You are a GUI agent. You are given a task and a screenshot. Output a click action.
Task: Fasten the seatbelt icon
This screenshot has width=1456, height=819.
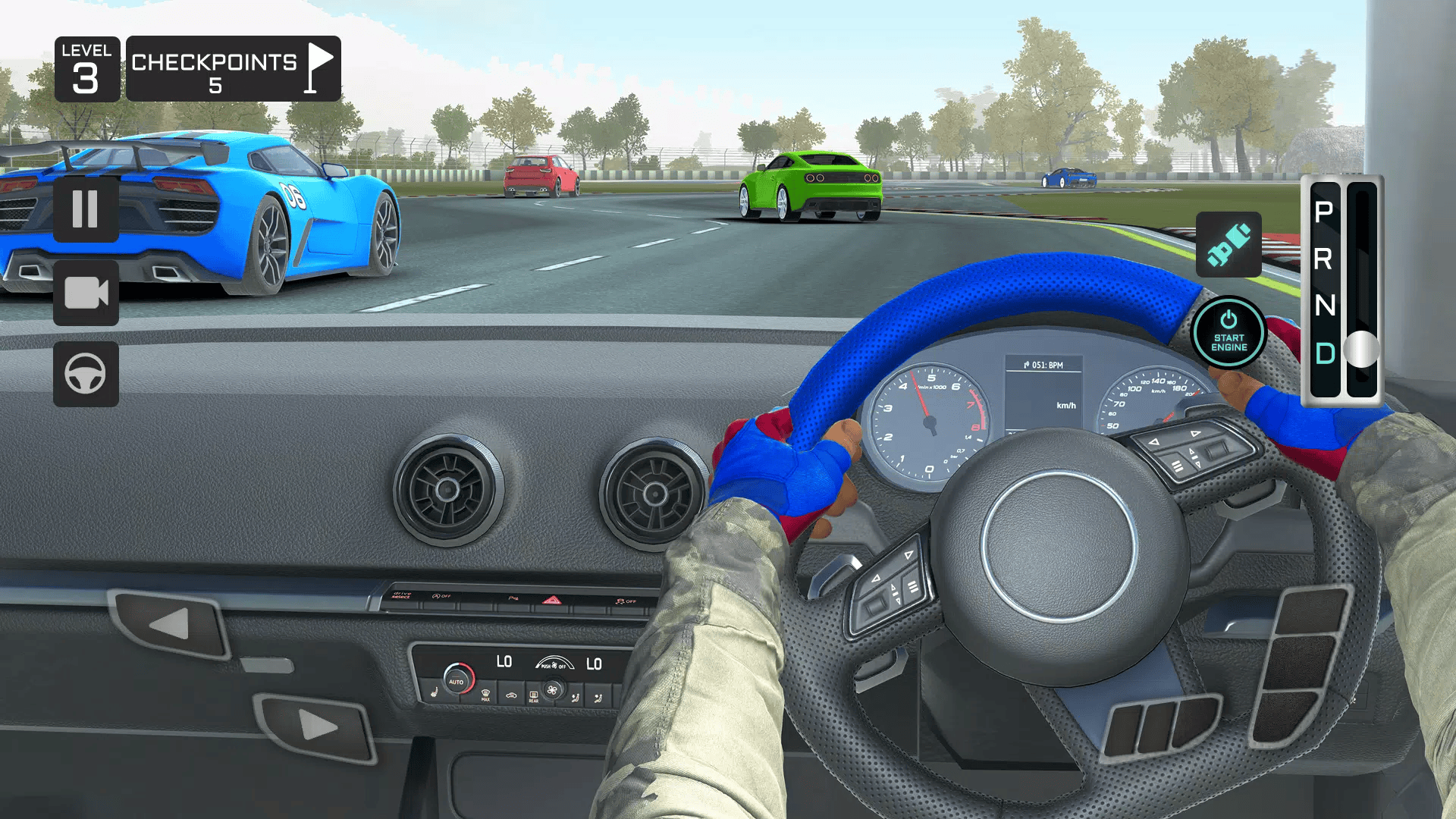point(1228,244)
